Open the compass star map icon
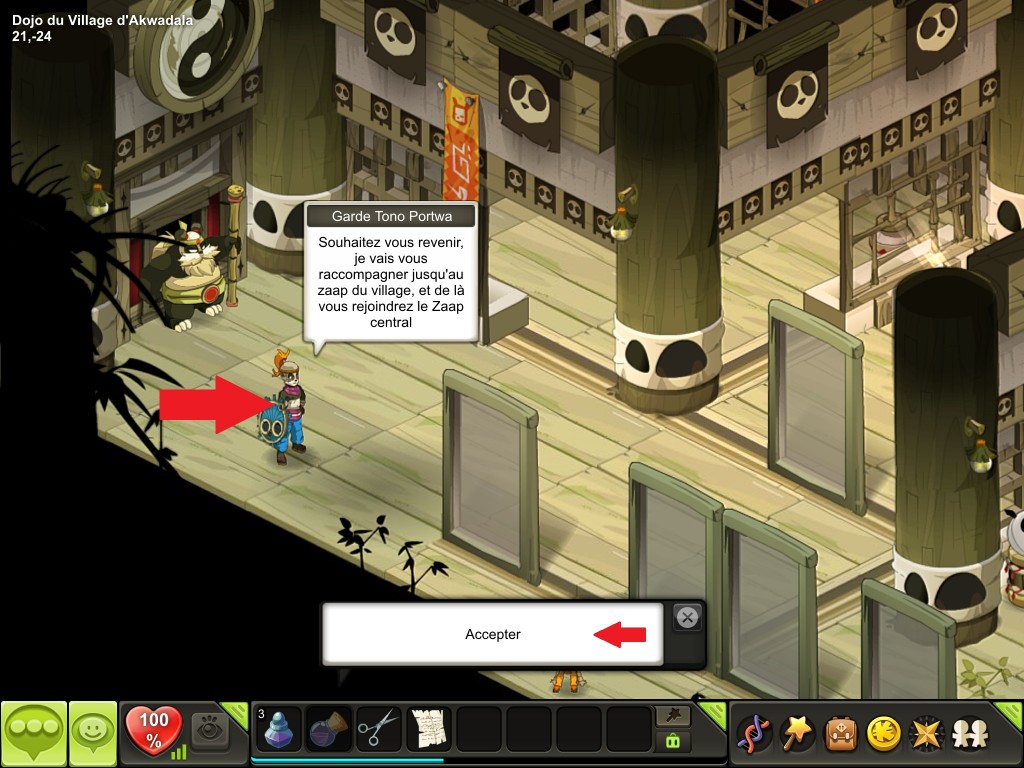Viewport: 1024px width, 768px height. 925,734
